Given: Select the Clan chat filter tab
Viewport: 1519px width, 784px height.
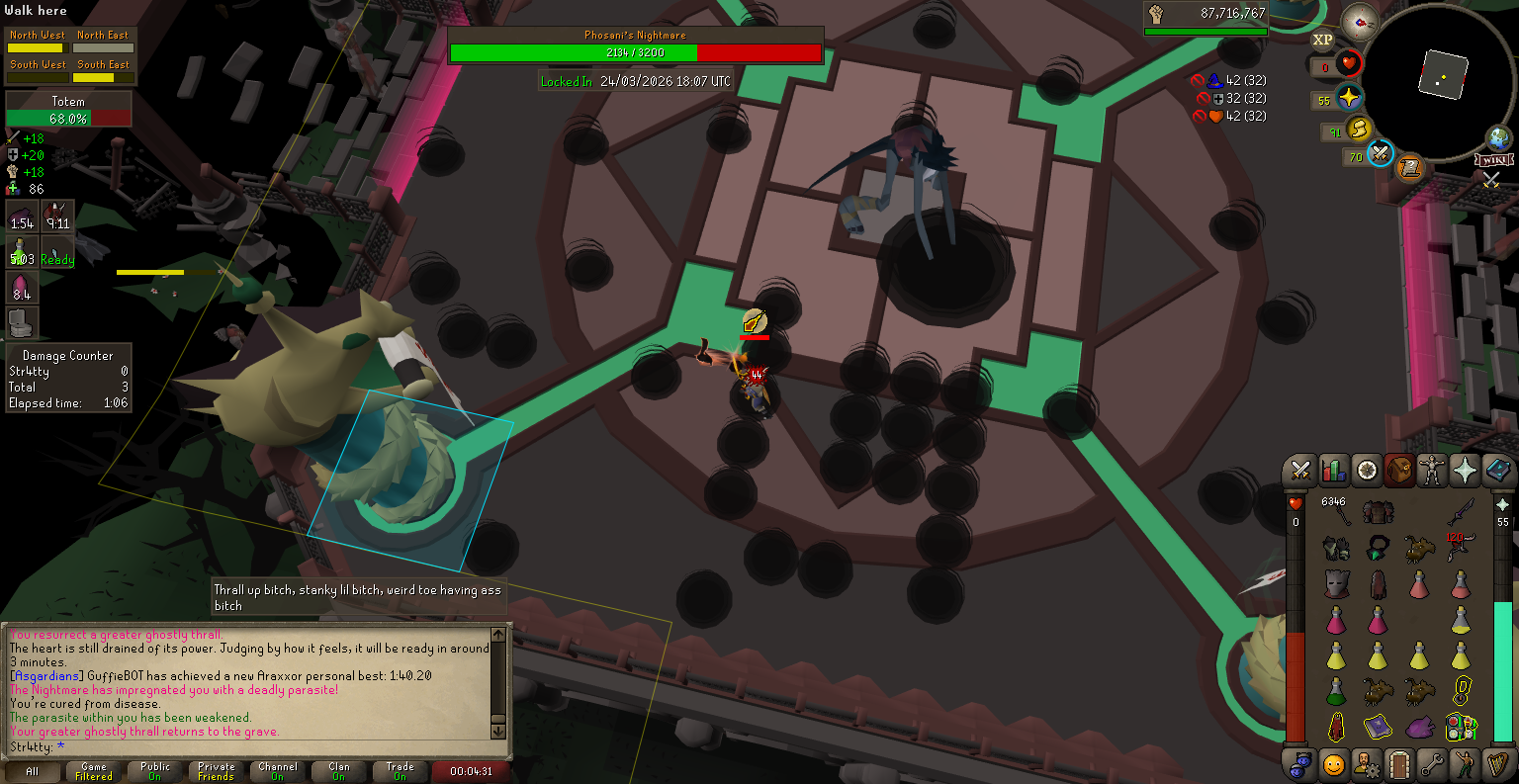Looking at the screenshot, I should tap(339, 771).
